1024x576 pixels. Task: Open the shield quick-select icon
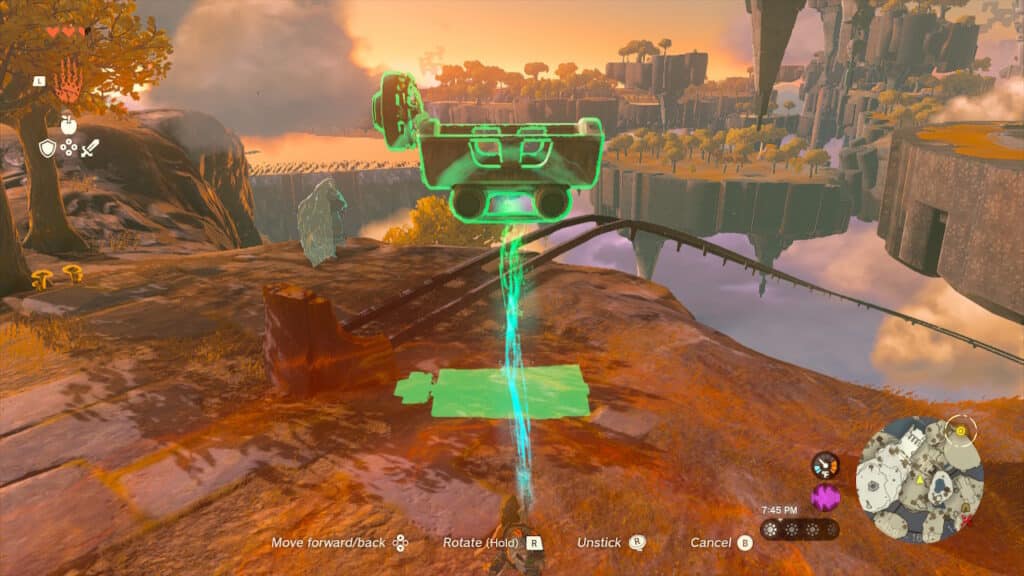tap(47, 148)
